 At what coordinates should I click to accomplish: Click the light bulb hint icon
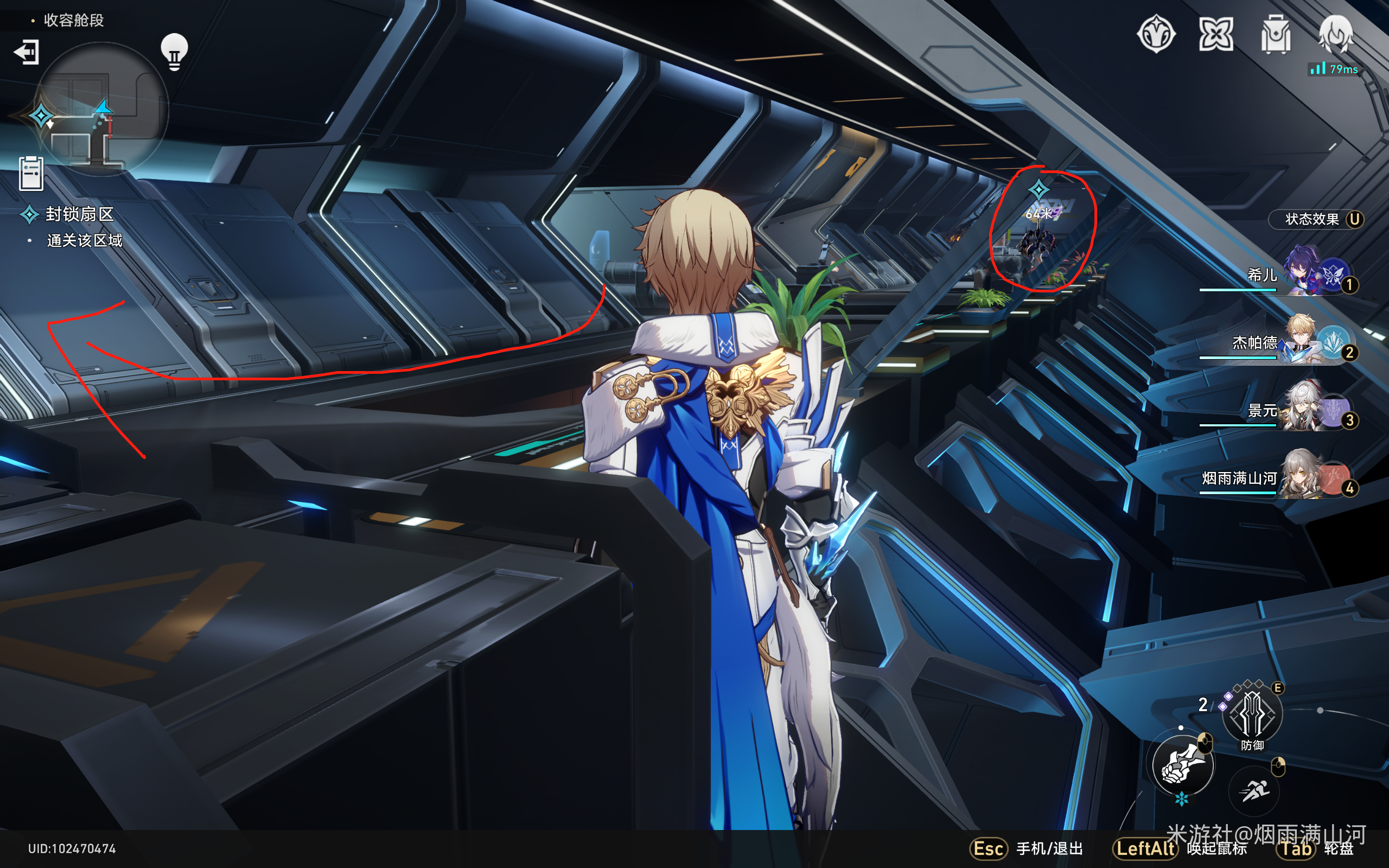click(174, 52)
